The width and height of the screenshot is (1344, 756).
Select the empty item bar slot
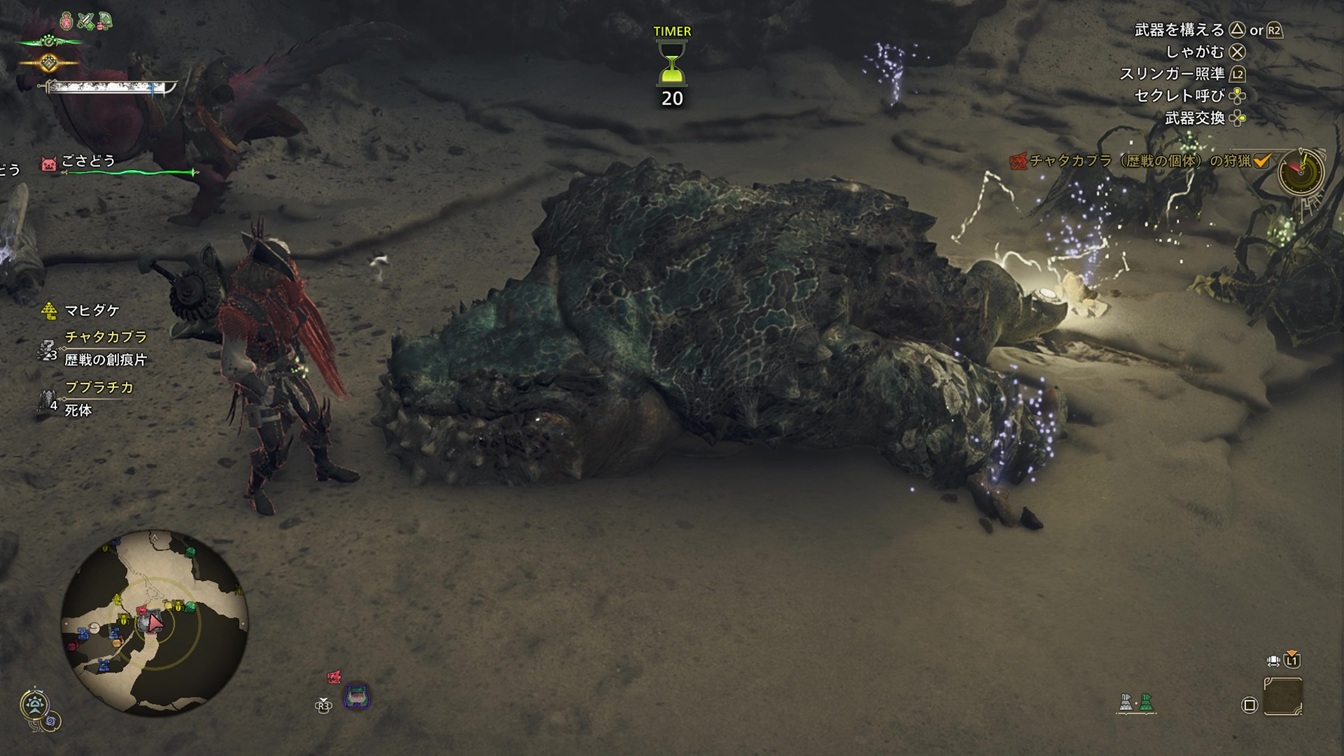(x=1282, y=696)
